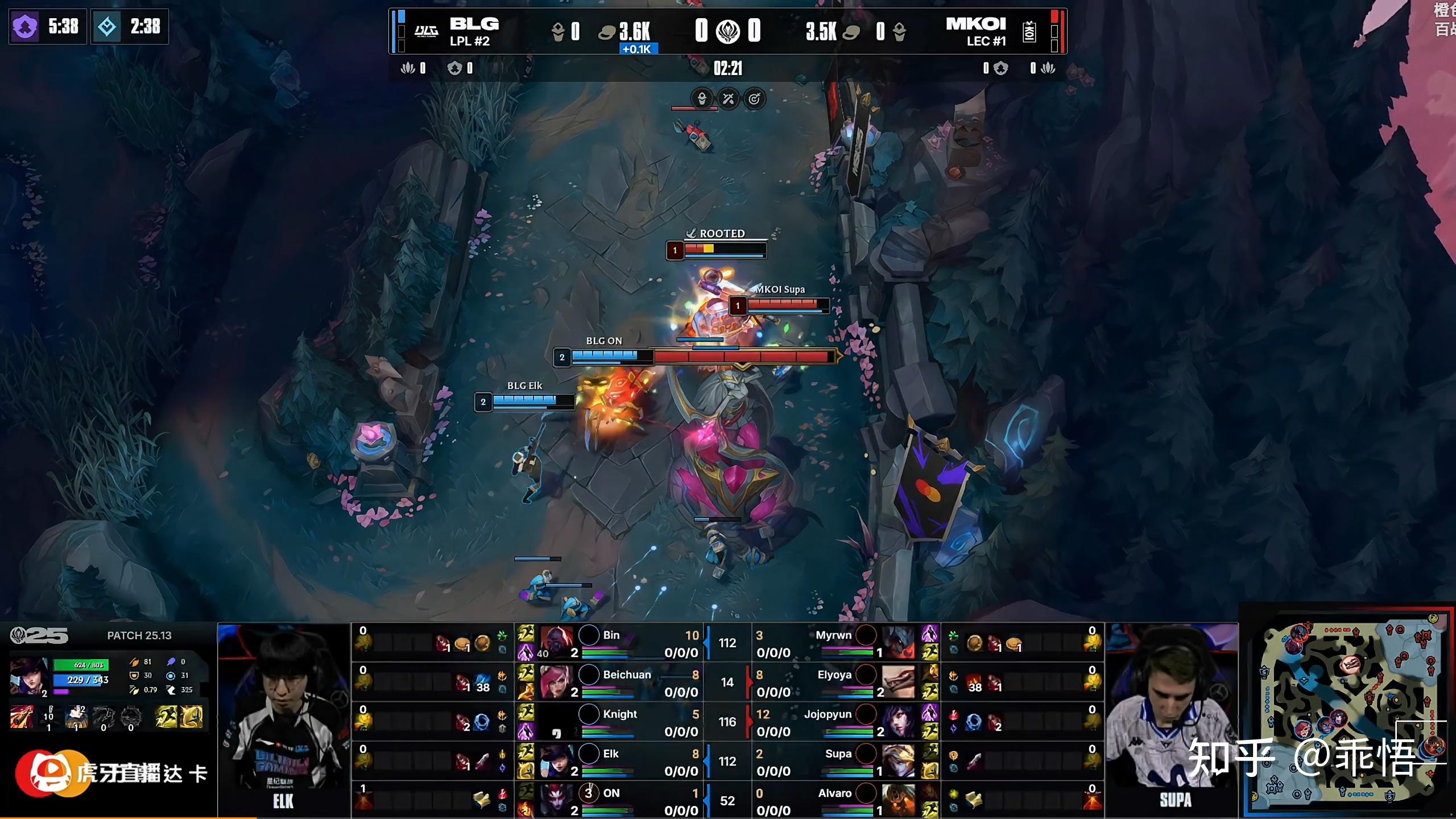
Task: Click the MKOI team name in the top bar
Action: click(976, 24)
